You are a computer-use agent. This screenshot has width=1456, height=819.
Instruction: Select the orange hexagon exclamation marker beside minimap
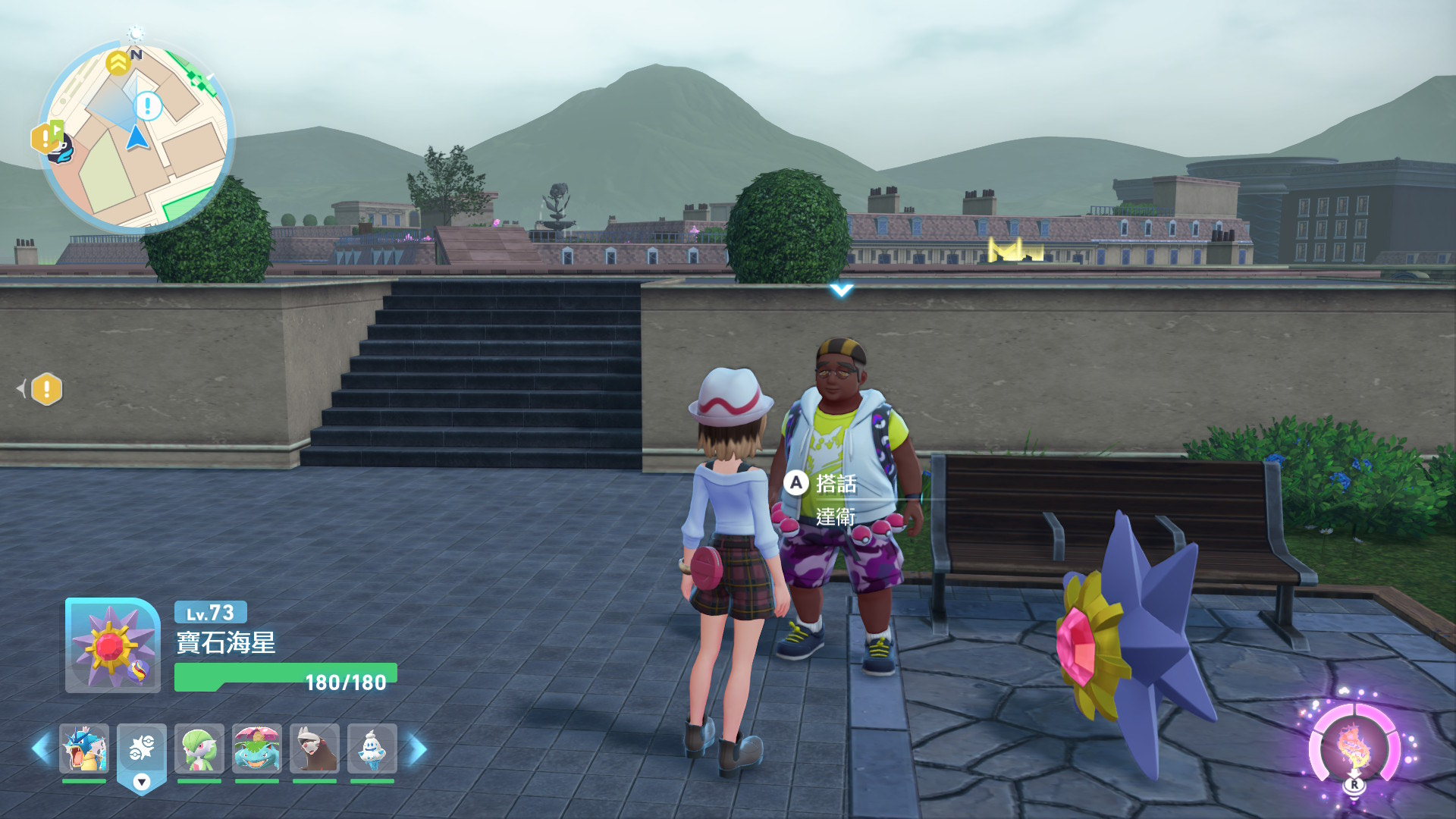point(44,138)
